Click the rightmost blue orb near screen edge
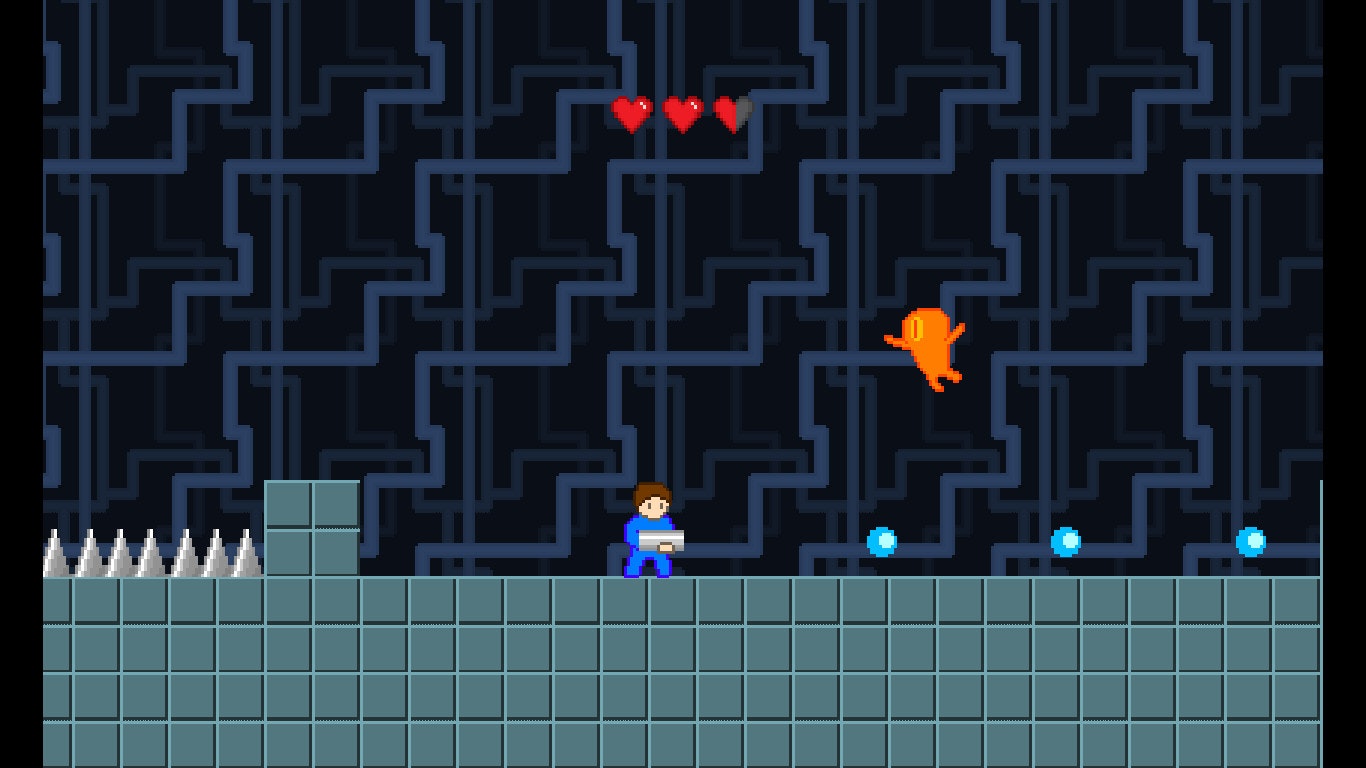The image size is (1366, 768). point(1250,540)
